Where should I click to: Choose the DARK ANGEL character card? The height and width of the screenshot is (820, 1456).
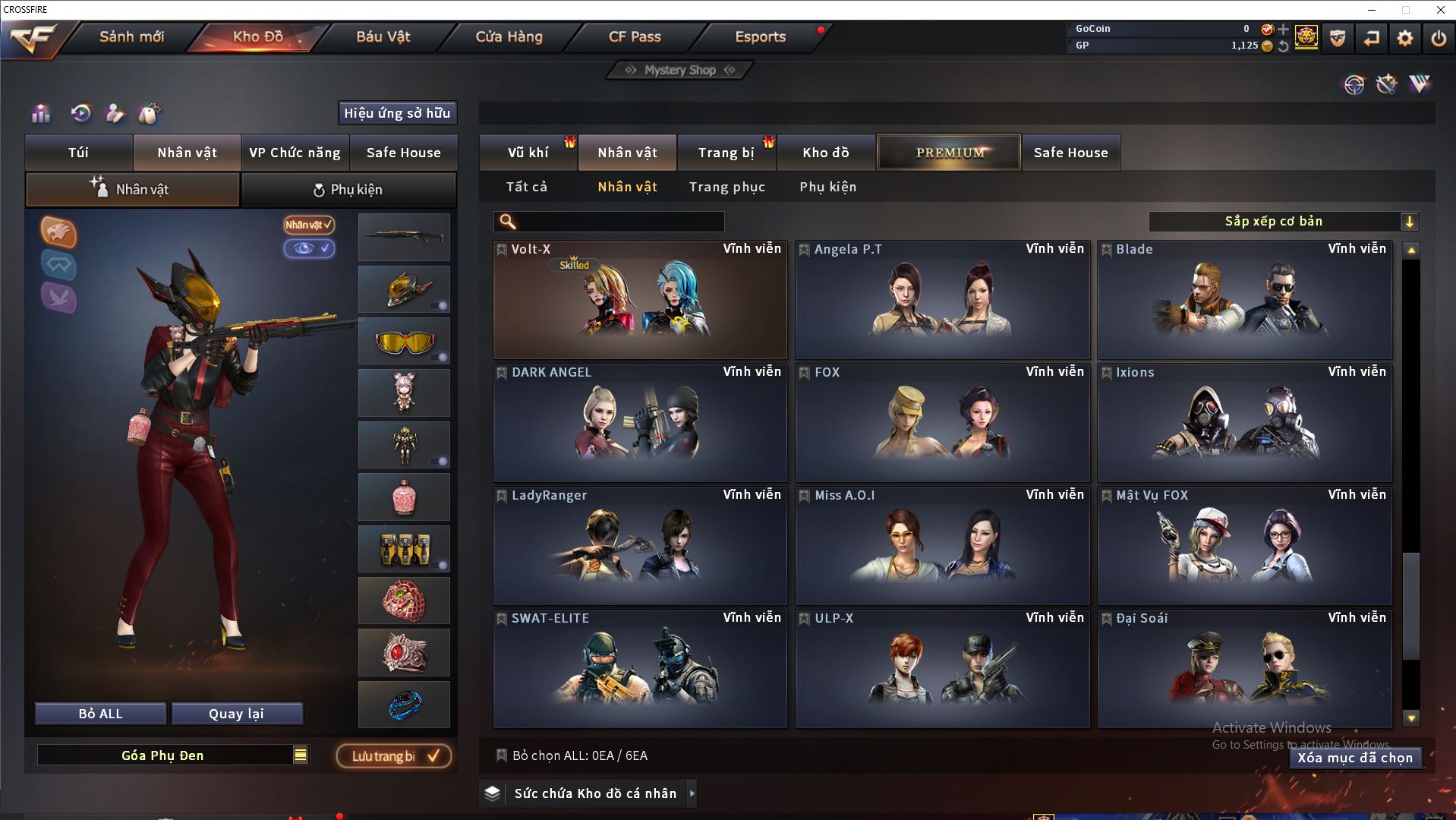(x=640, y=424)
